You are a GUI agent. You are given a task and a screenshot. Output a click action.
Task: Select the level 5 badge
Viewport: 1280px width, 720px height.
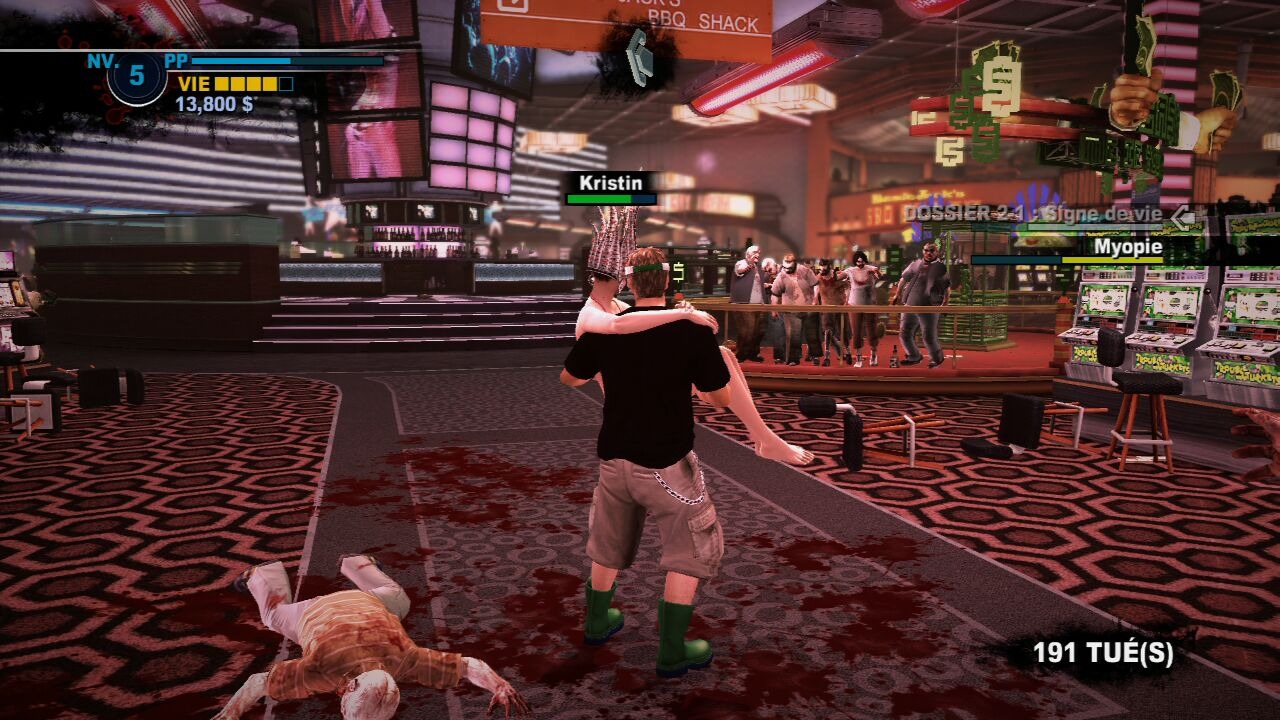[x=137, y=76]
